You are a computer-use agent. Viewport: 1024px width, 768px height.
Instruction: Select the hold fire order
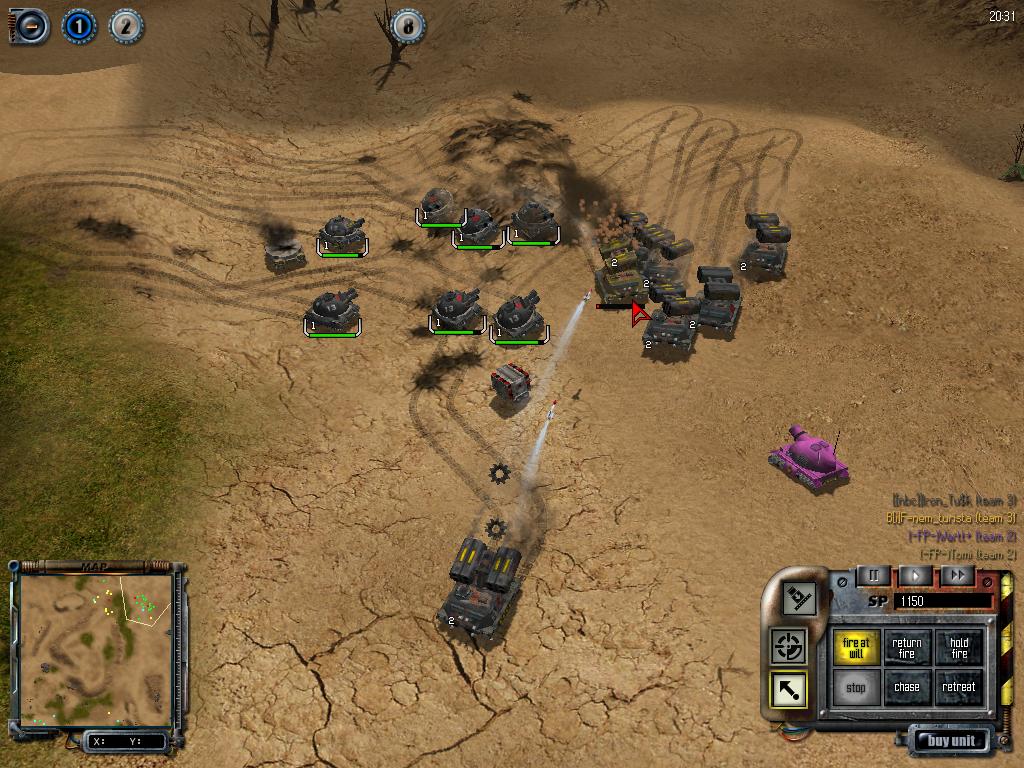click(x=959, y=648)
